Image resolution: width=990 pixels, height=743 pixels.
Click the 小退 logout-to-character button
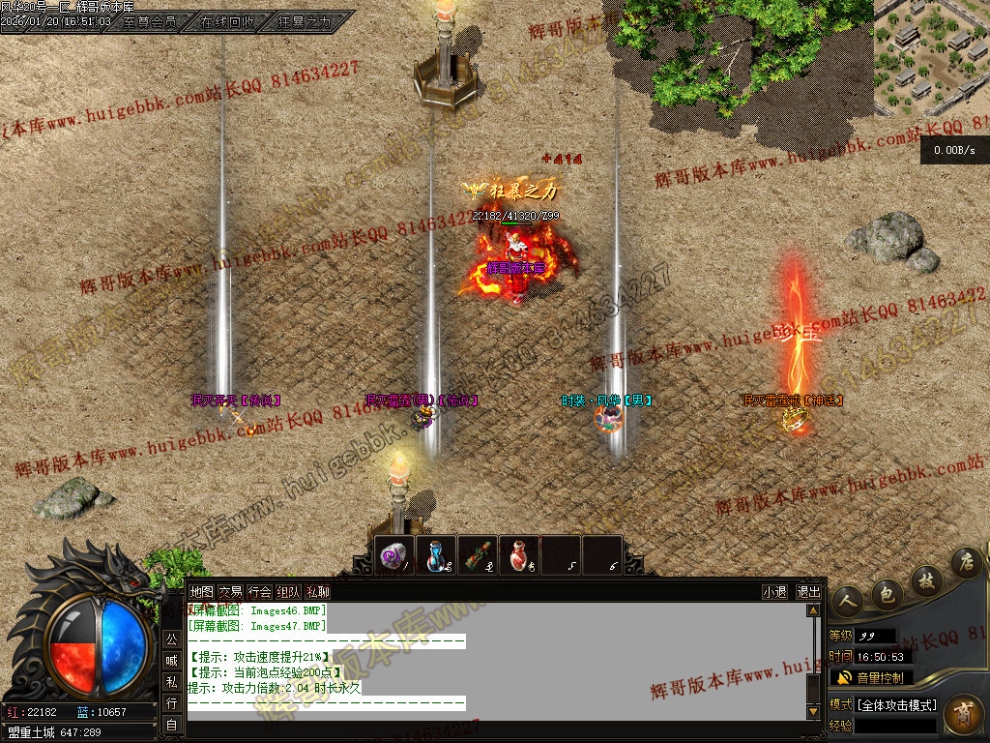[x=773, y=592]
